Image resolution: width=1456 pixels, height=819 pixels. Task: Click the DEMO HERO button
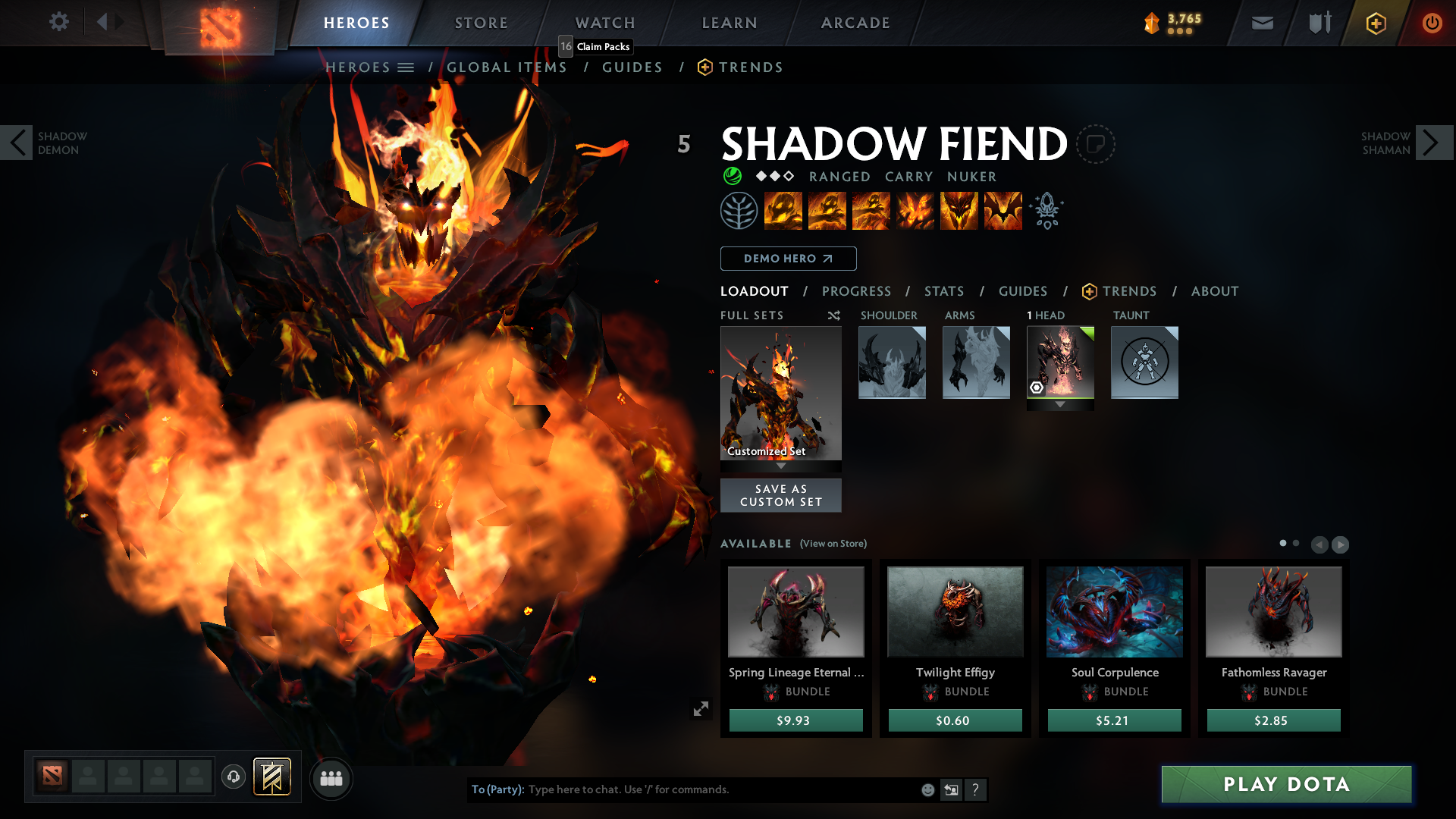[x=788, y=259]
